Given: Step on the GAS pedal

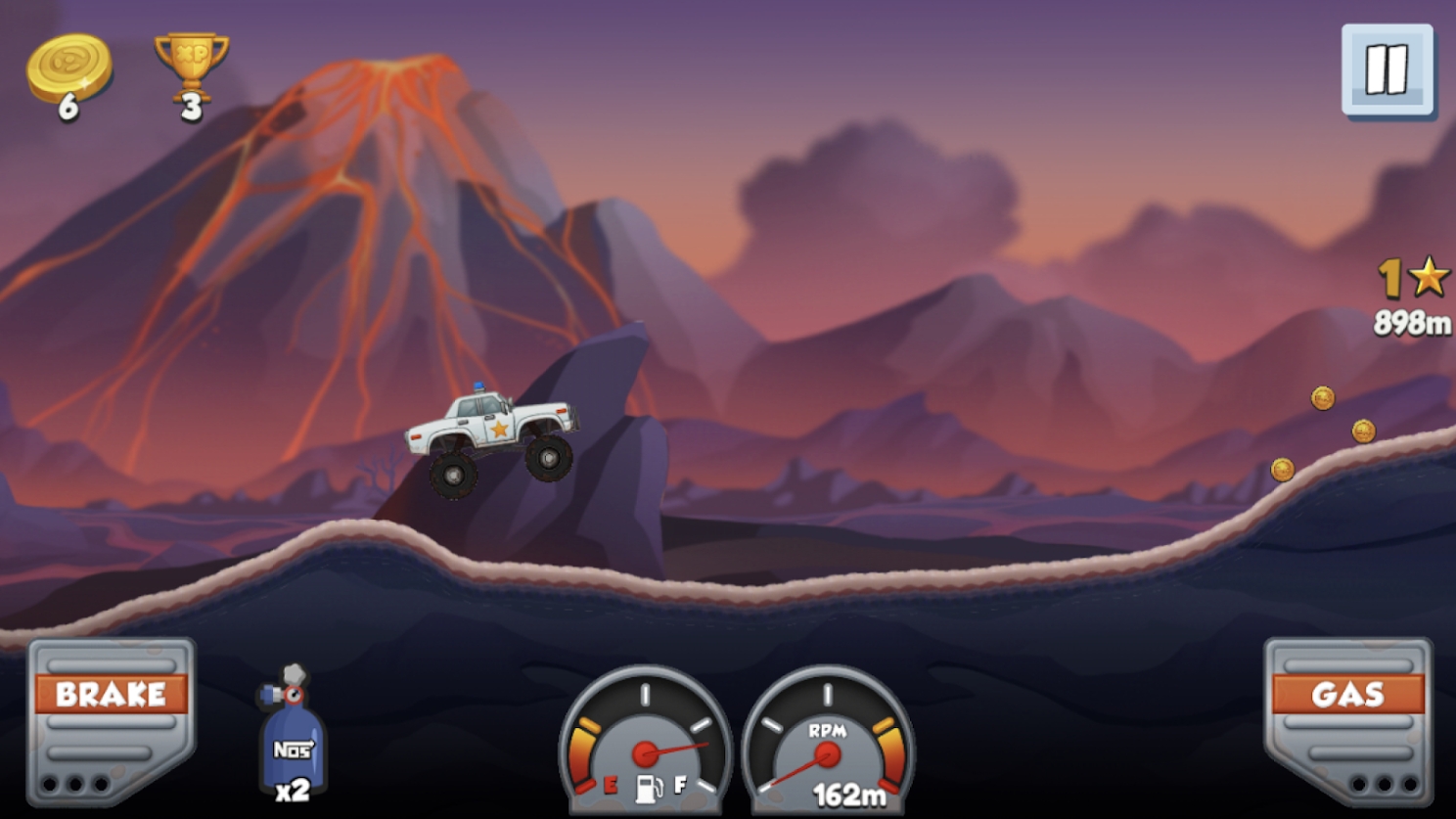Looking at the screenshot, I should pyautogui.click(x=1347, y=719).
